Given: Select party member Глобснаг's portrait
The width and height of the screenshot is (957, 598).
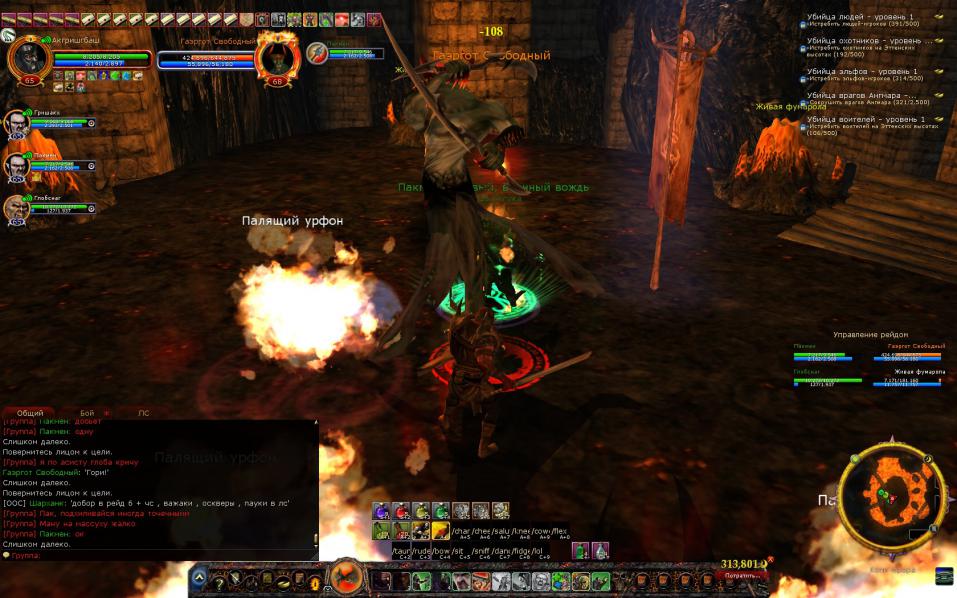Looking at the screenshot, I should pyautogui.click(x=16, y=207).
